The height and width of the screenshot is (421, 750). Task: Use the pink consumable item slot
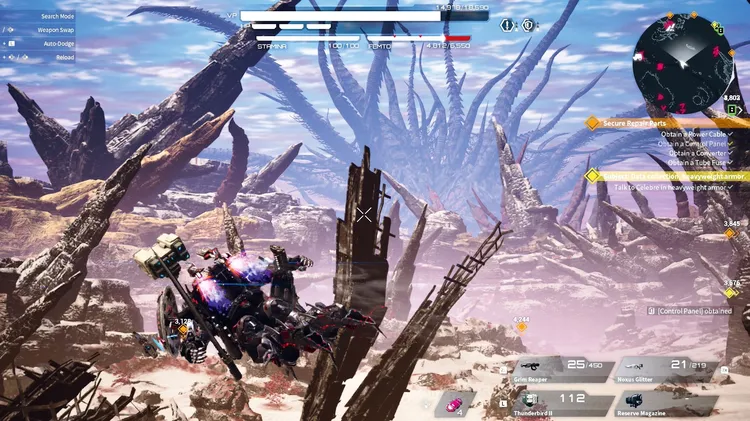pyautogui.click(x=456, y=402)
